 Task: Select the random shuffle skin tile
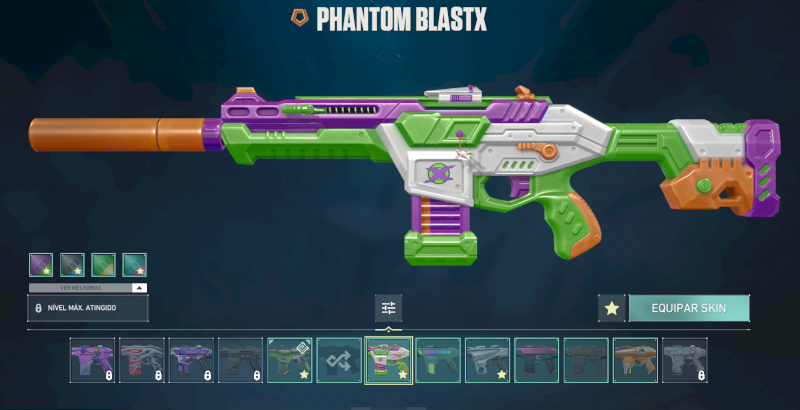click(339, 360)
